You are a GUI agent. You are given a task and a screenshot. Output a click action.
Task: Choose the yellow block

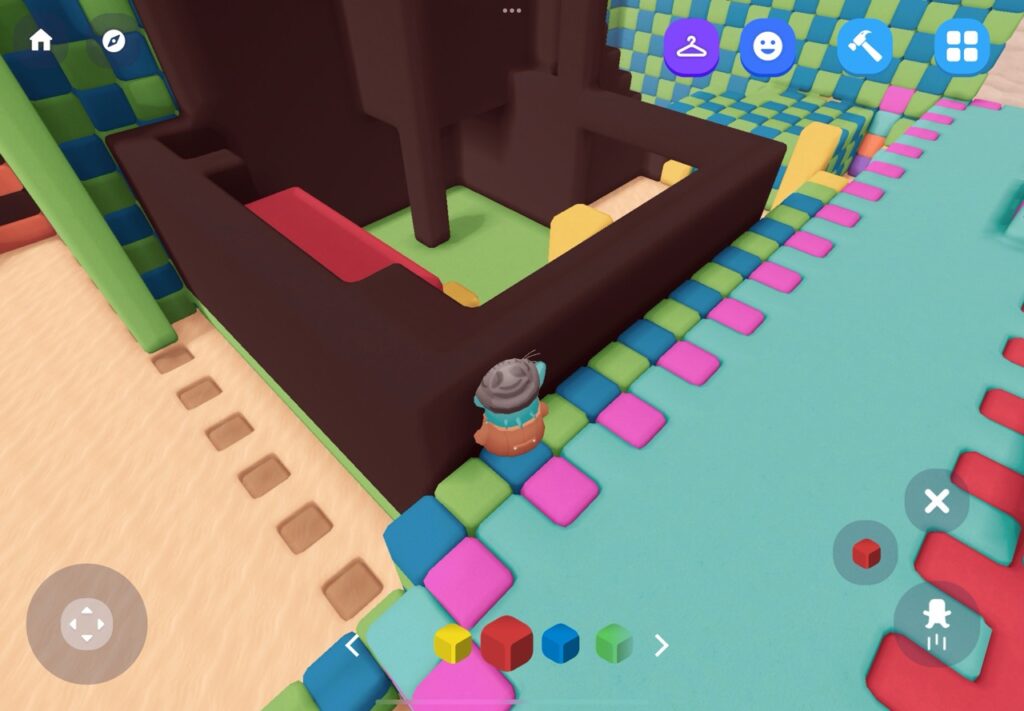[453, 644]
